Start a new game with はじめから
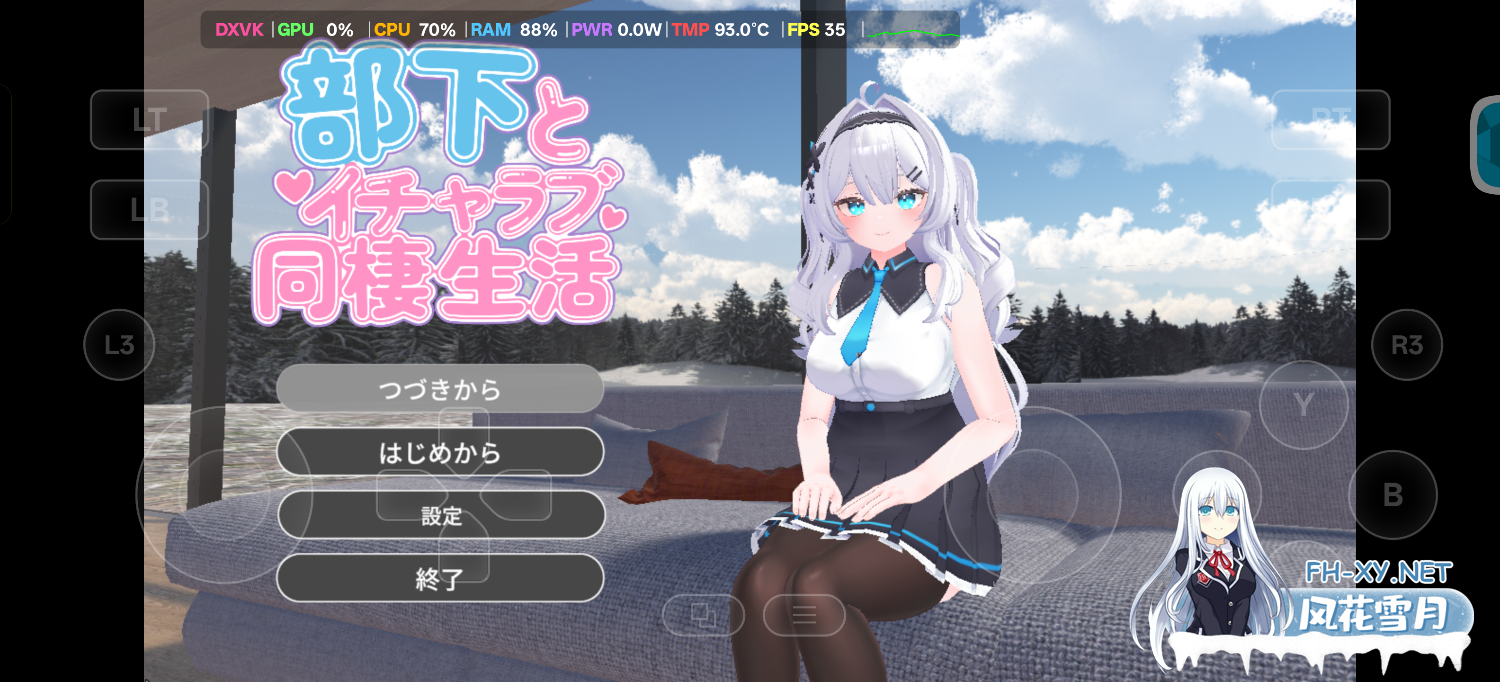The width and height of the screenshot is (1500, 682). pyautogui.click(x=440, y=452)
